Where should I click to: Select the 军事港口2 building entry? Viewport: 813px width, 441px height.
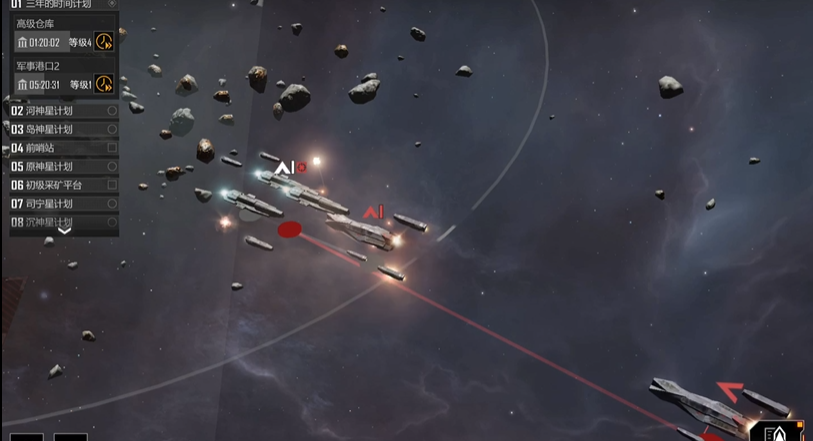pos(38,66)
